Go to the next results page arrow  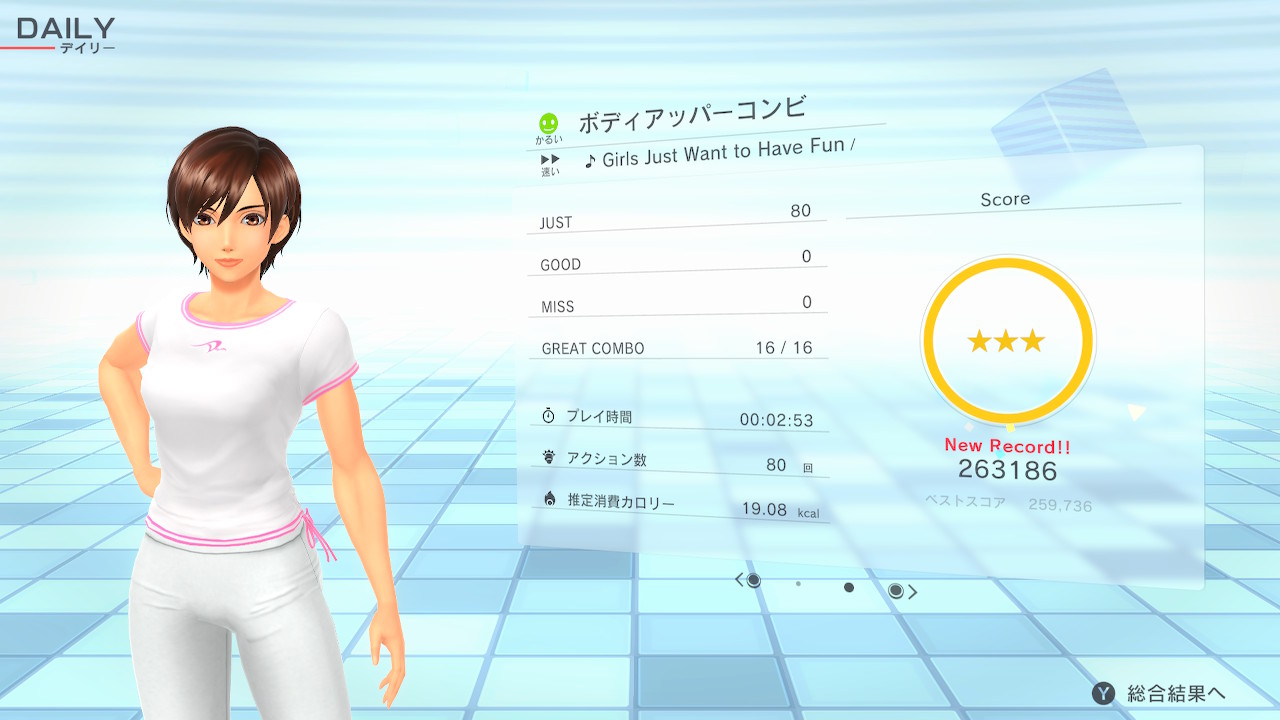click(911, 592)
